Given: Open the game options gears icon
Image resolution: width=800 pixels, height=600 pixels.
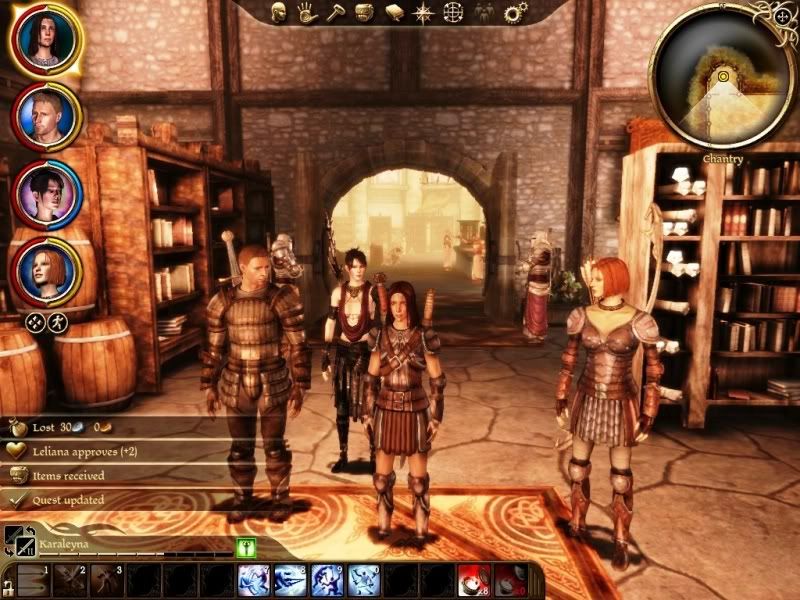Looking at the screenshot, I should click(515, 13).
